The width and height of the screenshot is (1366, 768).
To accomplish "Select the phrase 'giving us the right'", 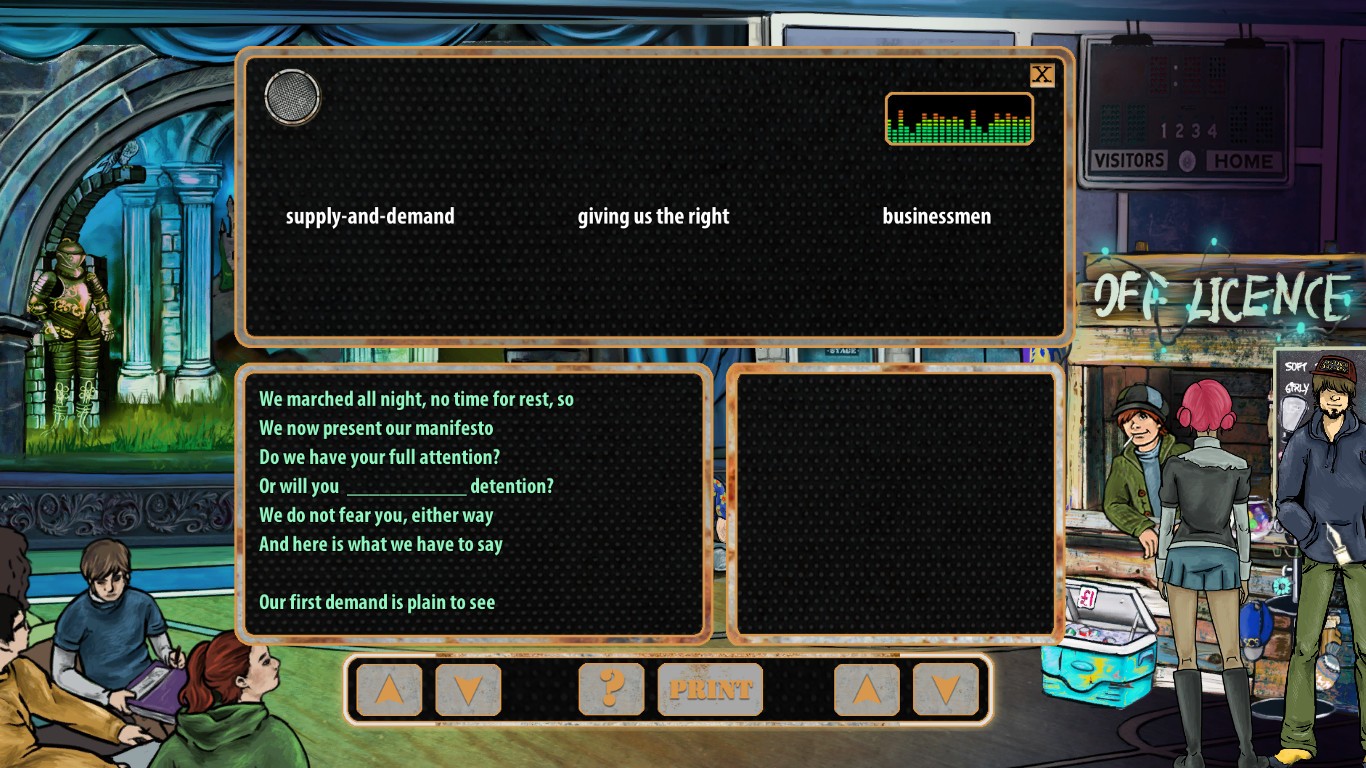I will coord(653,216).
